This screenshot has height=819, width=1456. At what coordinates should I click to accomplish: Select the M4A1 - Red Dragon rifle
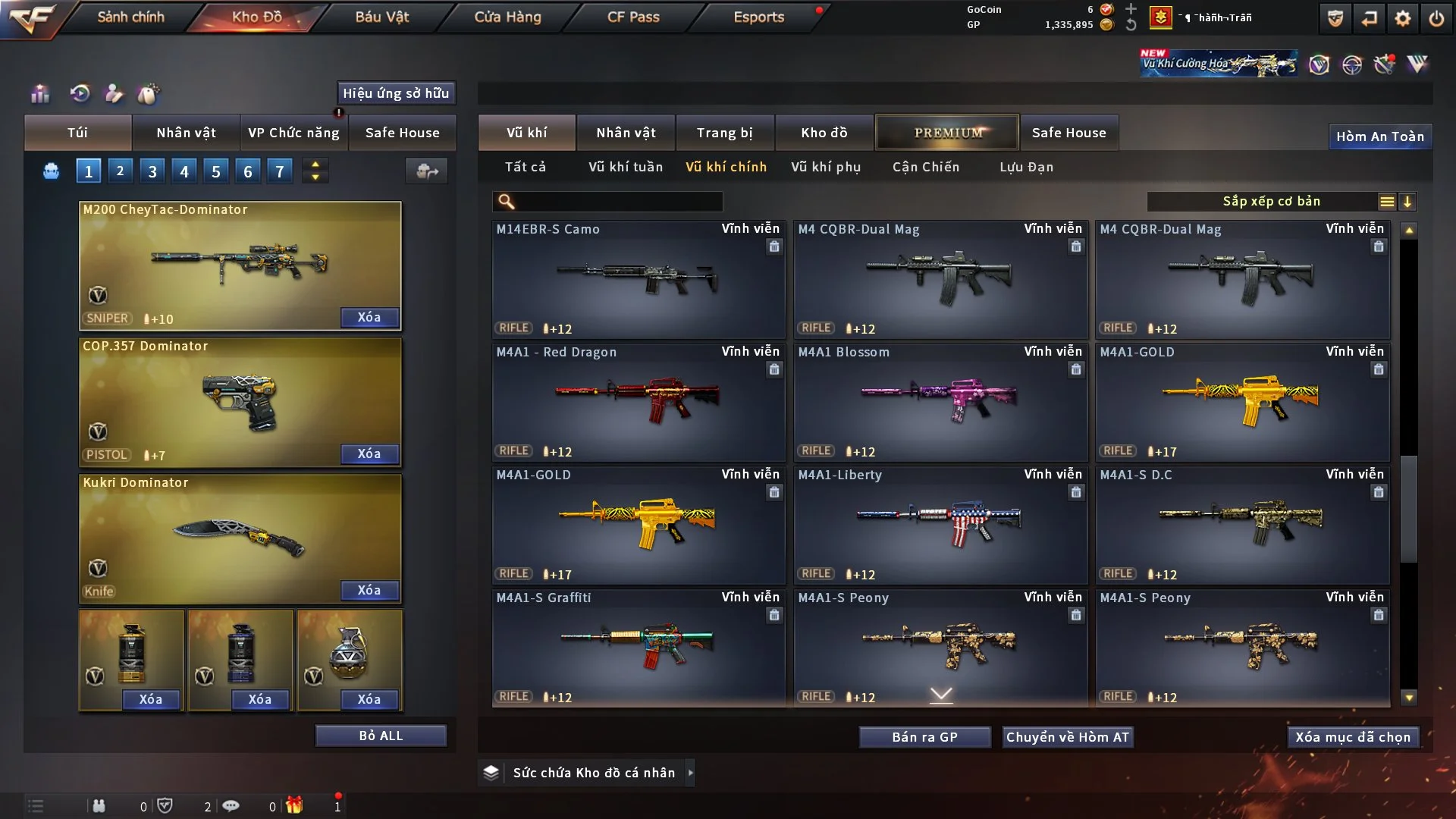[638, 402]
